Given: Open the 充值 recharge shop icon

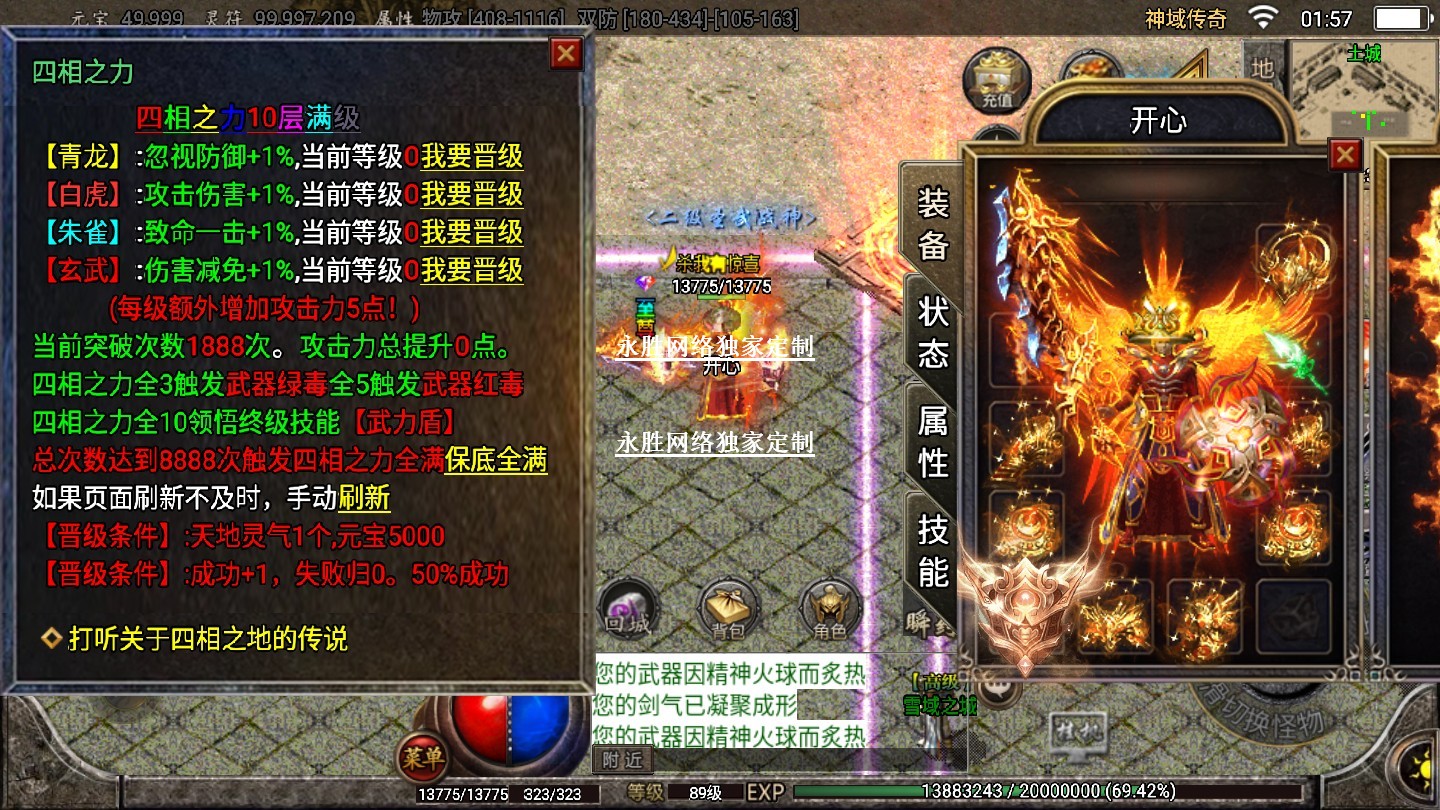Looking at the screenshot, I should [996, 78].
